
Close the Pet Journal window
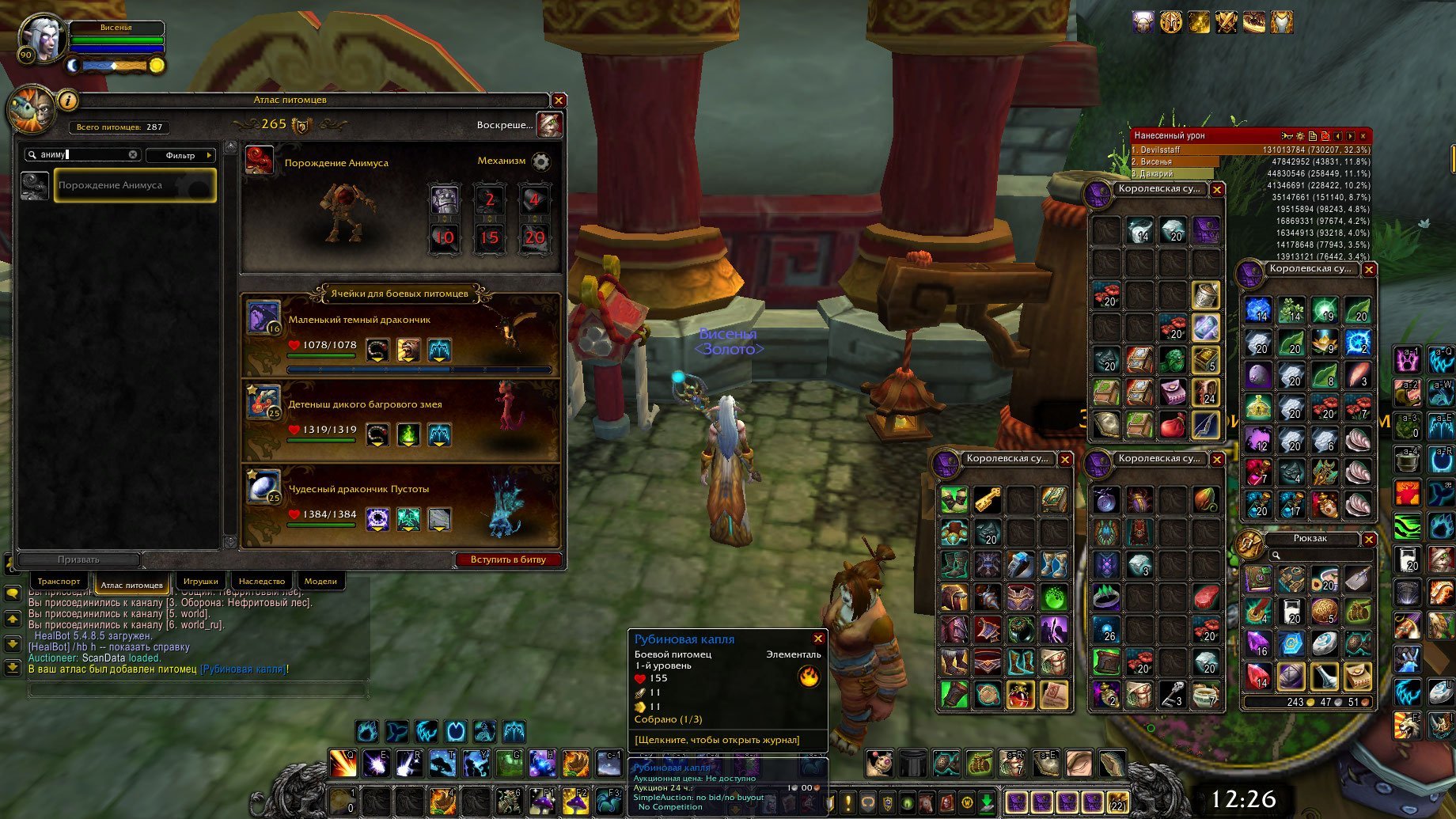[x=559, y=100]
